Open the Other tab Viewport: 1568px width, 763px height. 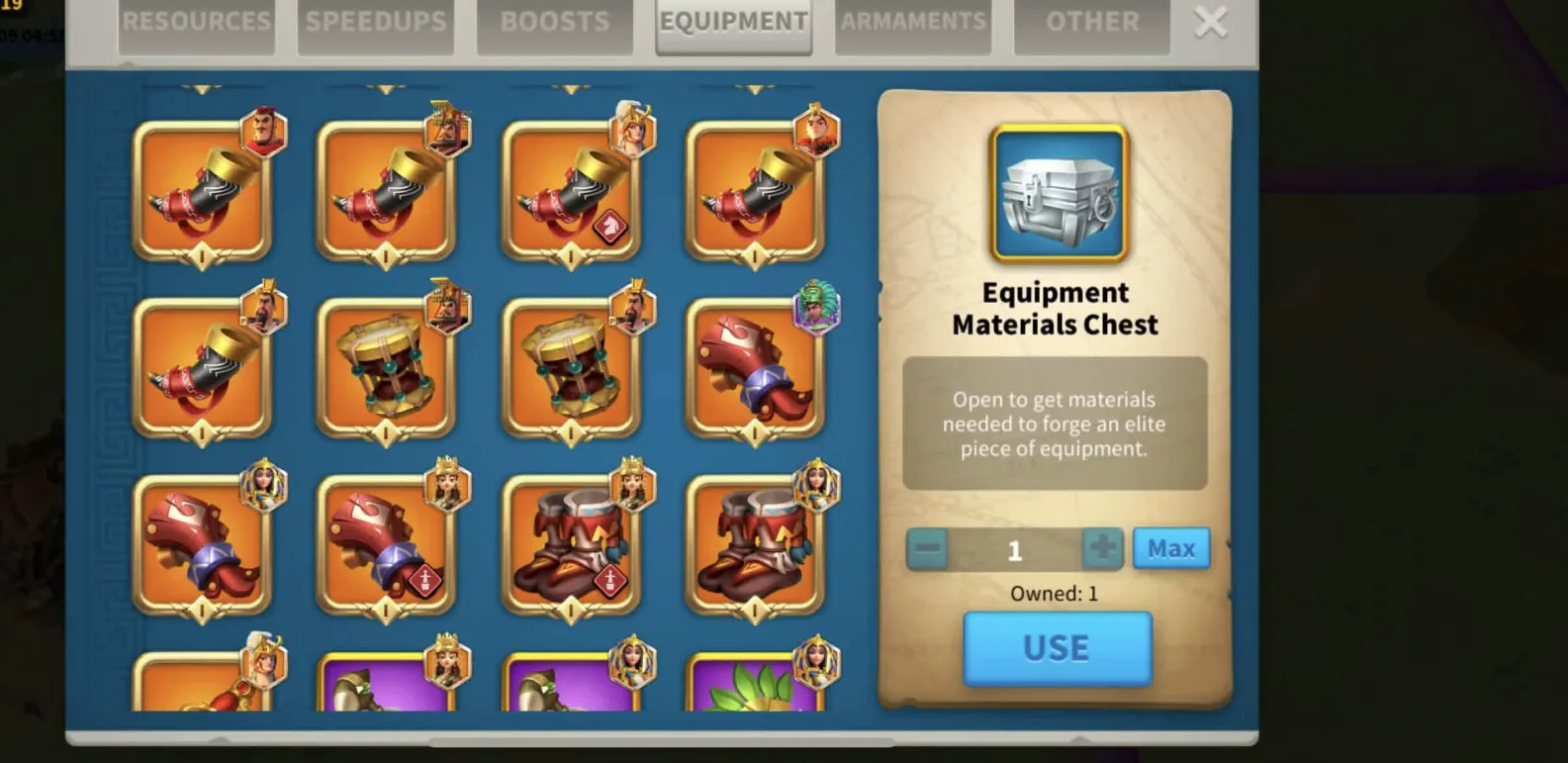1092,23
